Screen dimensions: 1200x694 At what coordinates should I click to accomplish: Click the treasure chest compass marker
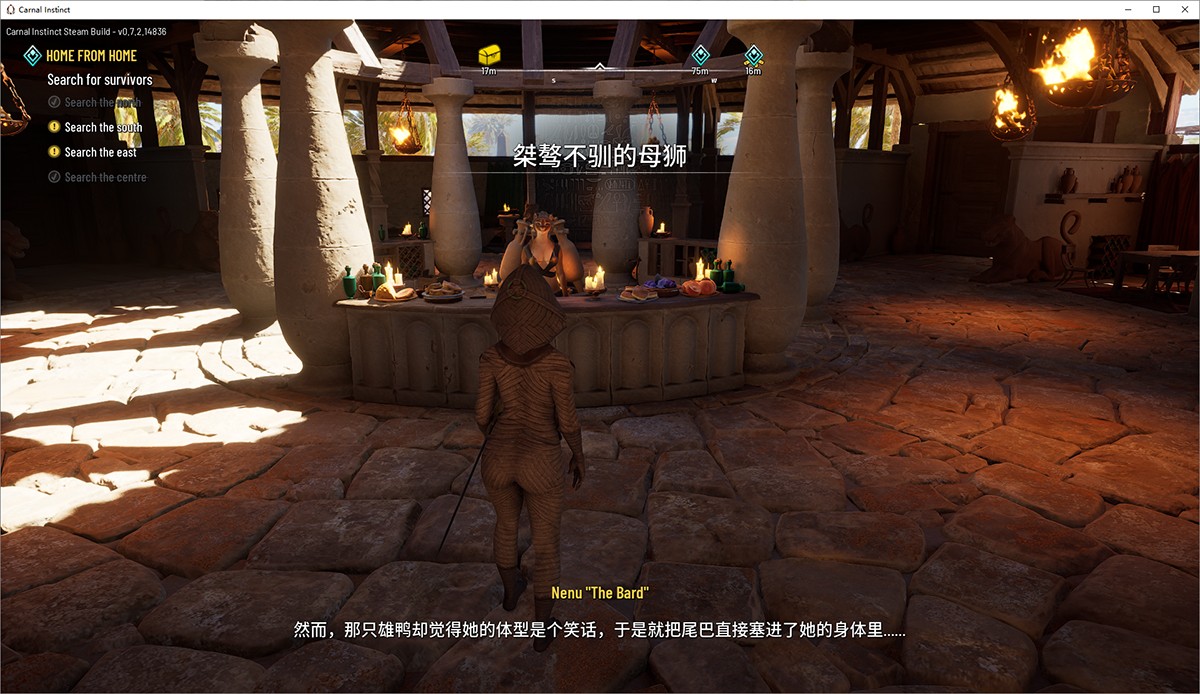489,55
